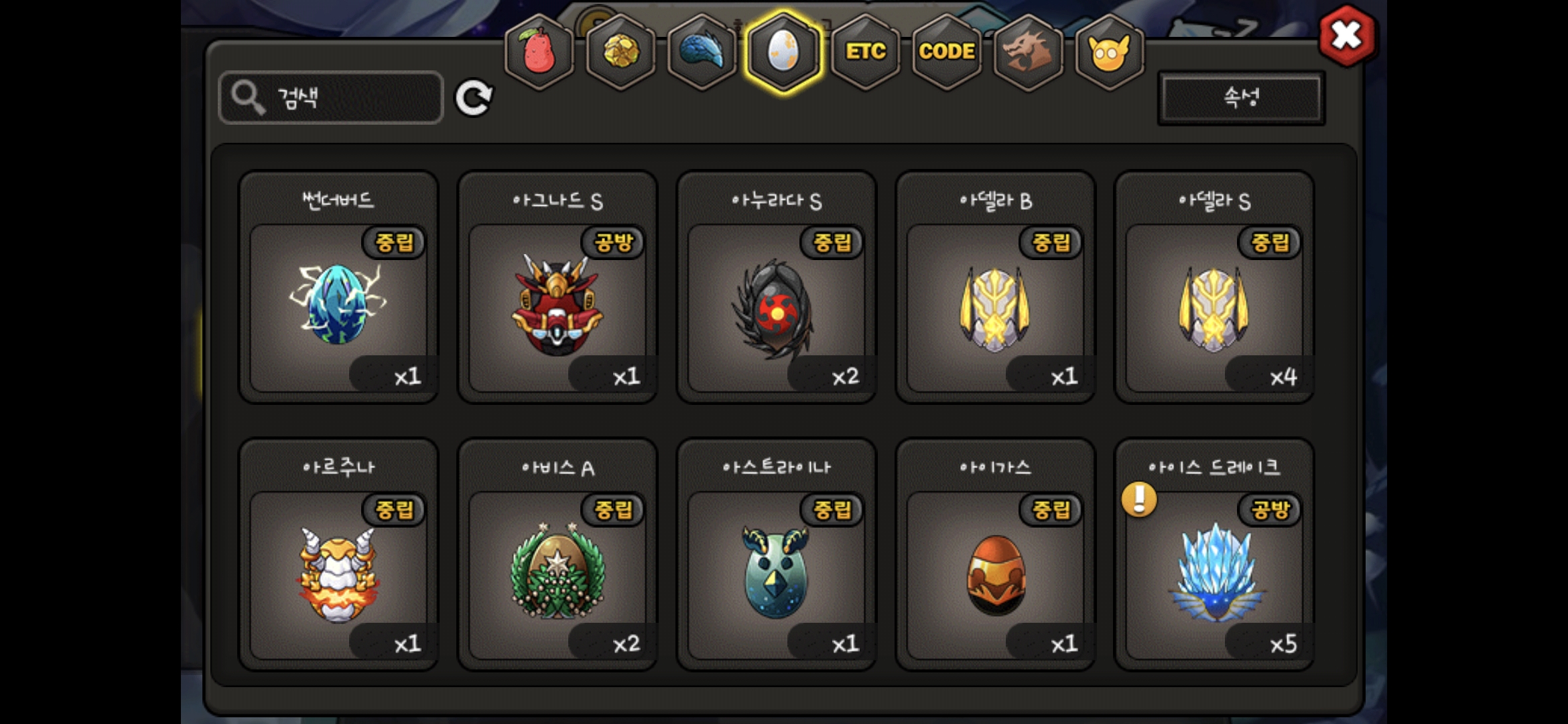Select the 아르주나 horned egg
The width and height of the screenshot is (1568, 724).
click(338, 573)
